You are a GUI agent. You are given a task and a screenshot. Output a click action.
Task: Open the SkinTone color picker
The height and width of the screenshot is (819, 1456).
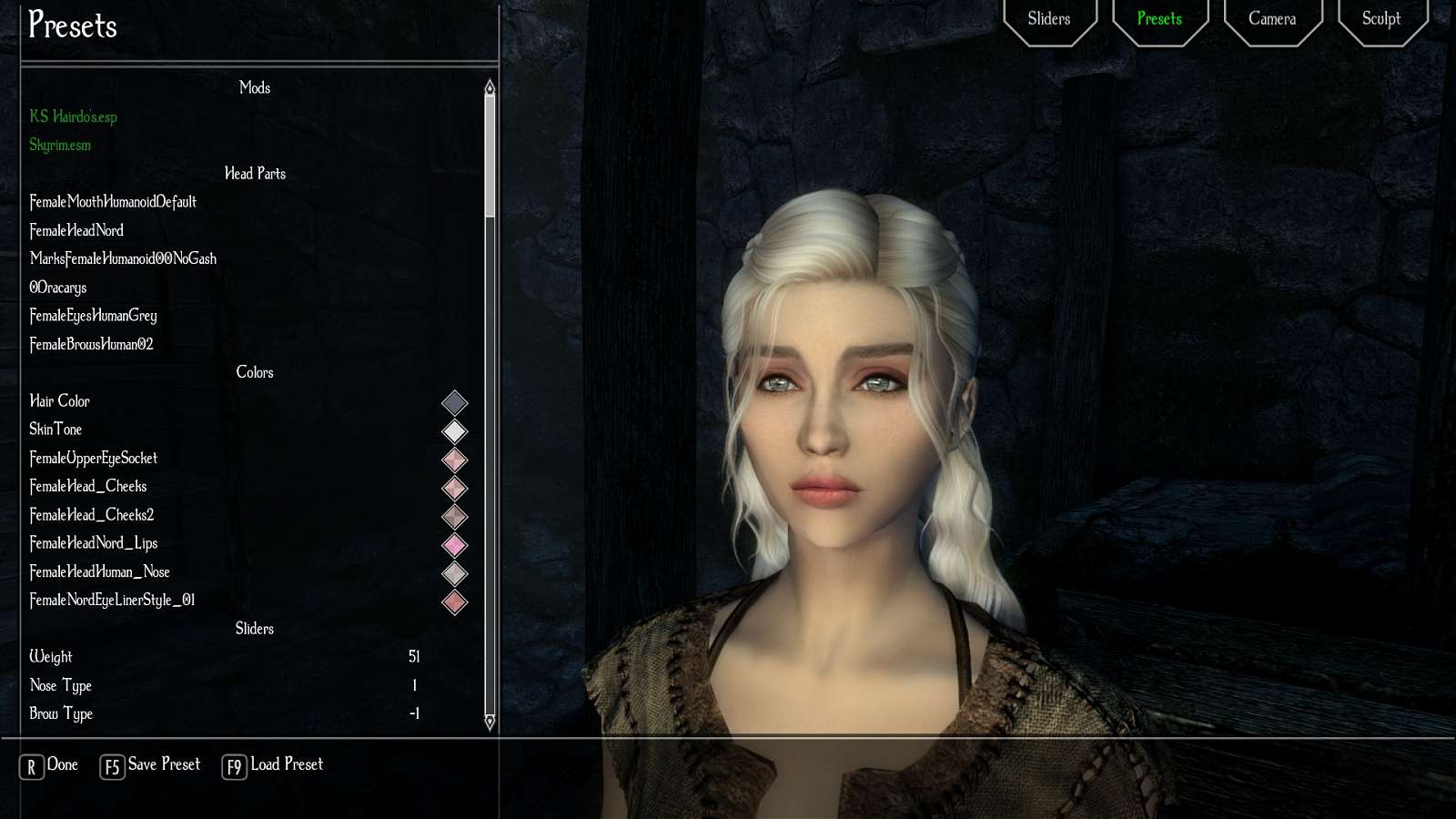[455, 431]
